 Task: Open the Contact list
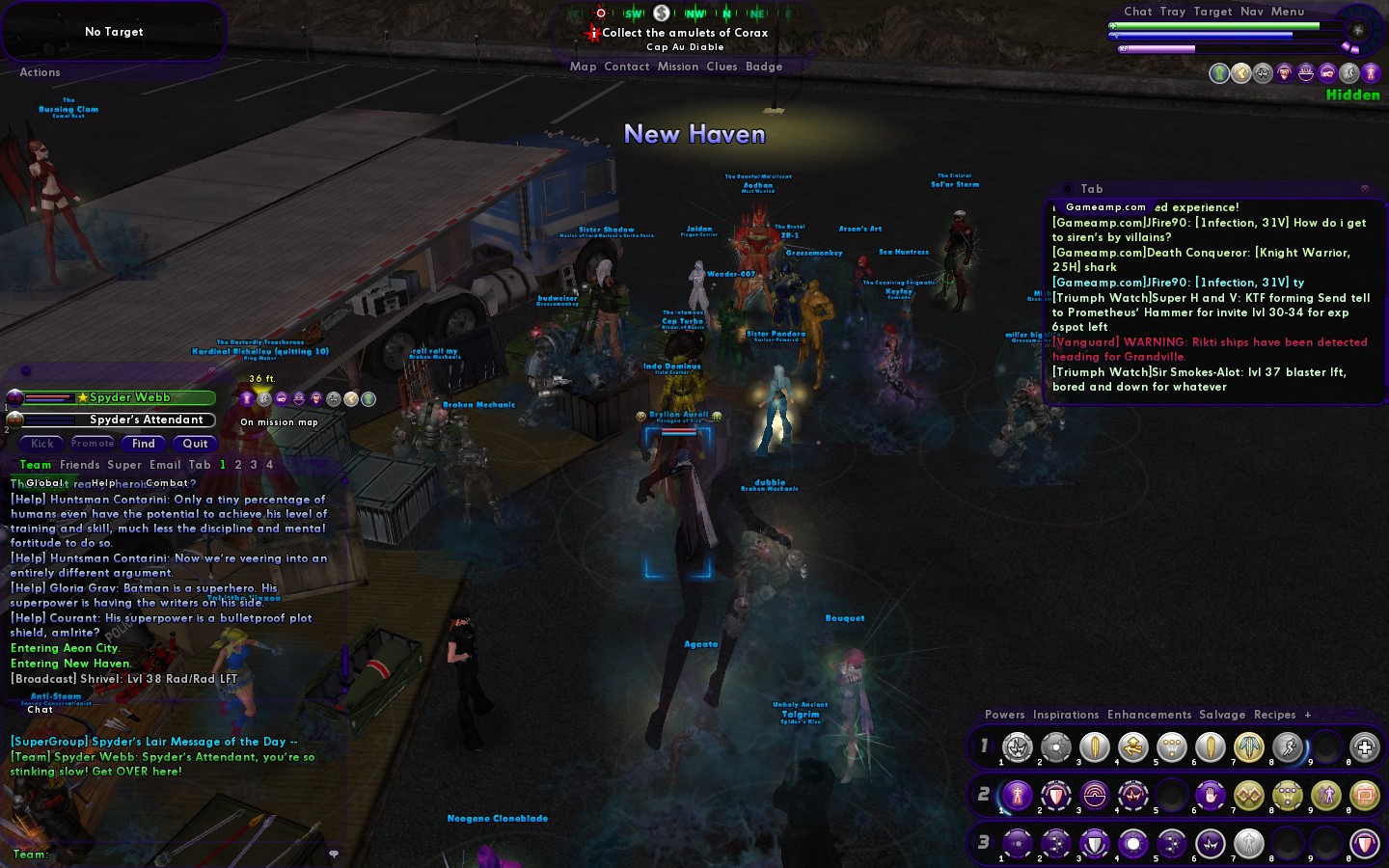pyautogui.click(x=626, y=67)
